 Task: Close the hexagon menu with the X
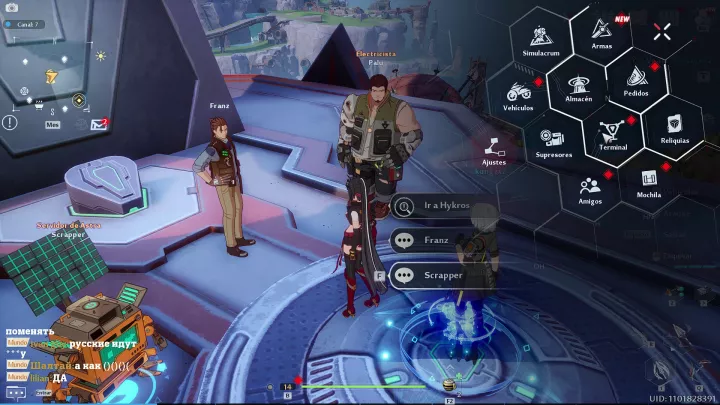661,31
